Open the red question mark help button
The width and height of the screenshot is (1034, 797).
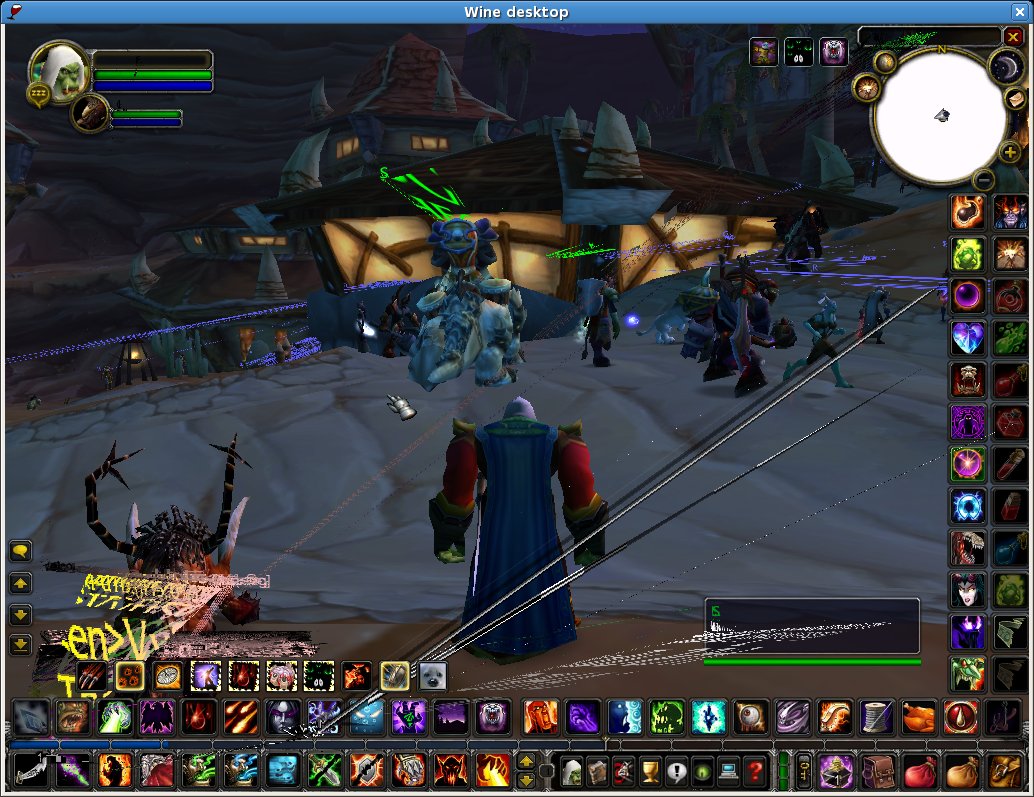click(754, 771)
